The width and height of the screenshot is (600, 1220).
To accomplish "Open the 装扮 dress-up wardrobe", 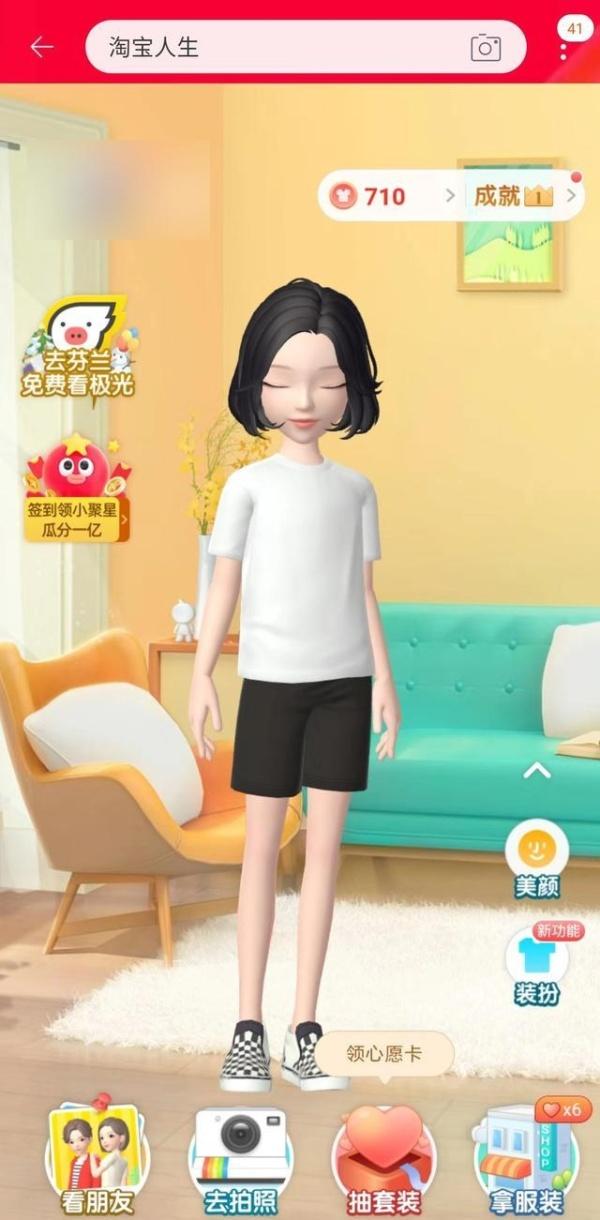I will click(537, 965).
